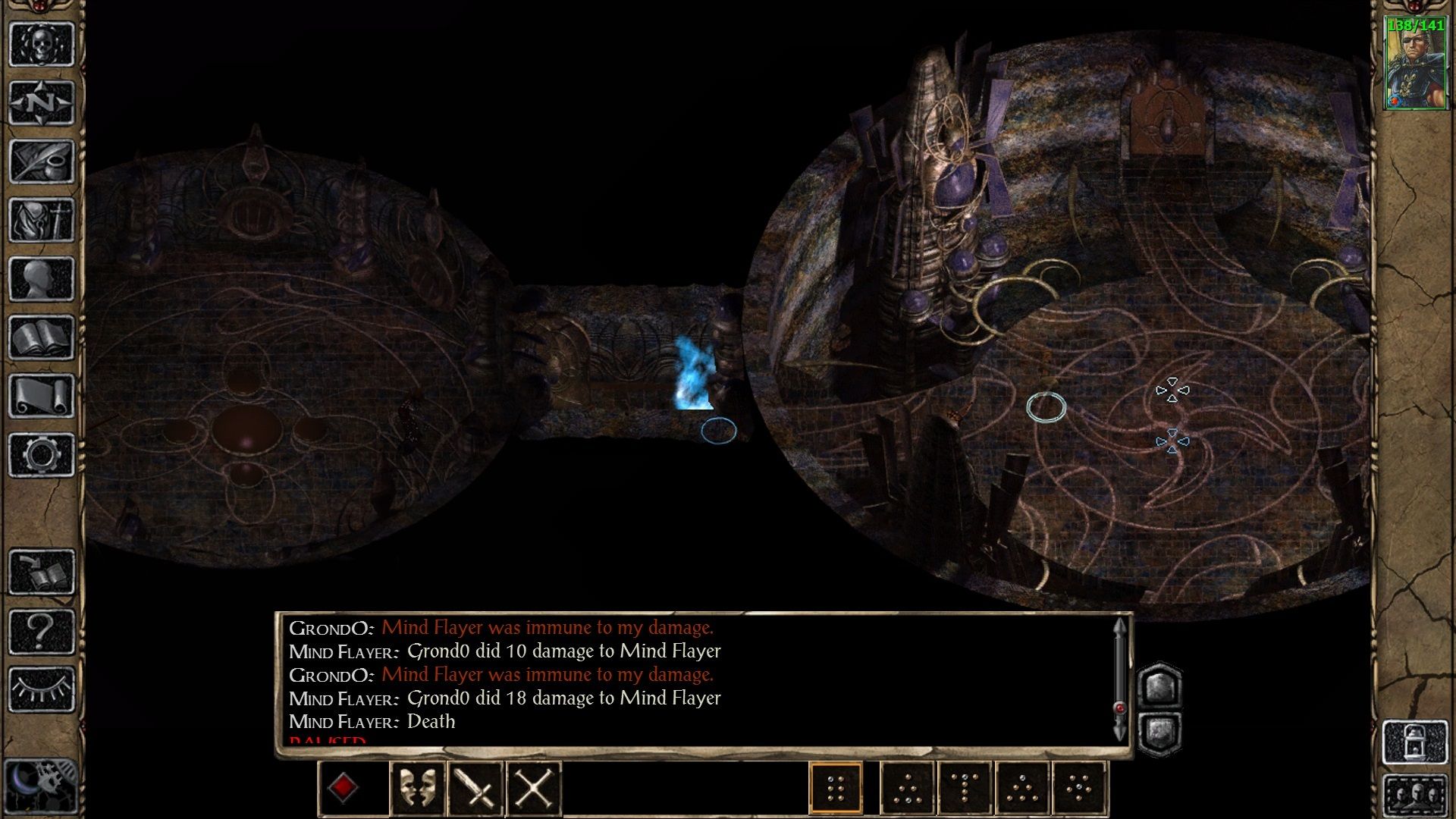The height and width of the screenshot is (819, 1456).
Task: Click the question mark help button
Action: pyautogui.click(x=42, y=631)
